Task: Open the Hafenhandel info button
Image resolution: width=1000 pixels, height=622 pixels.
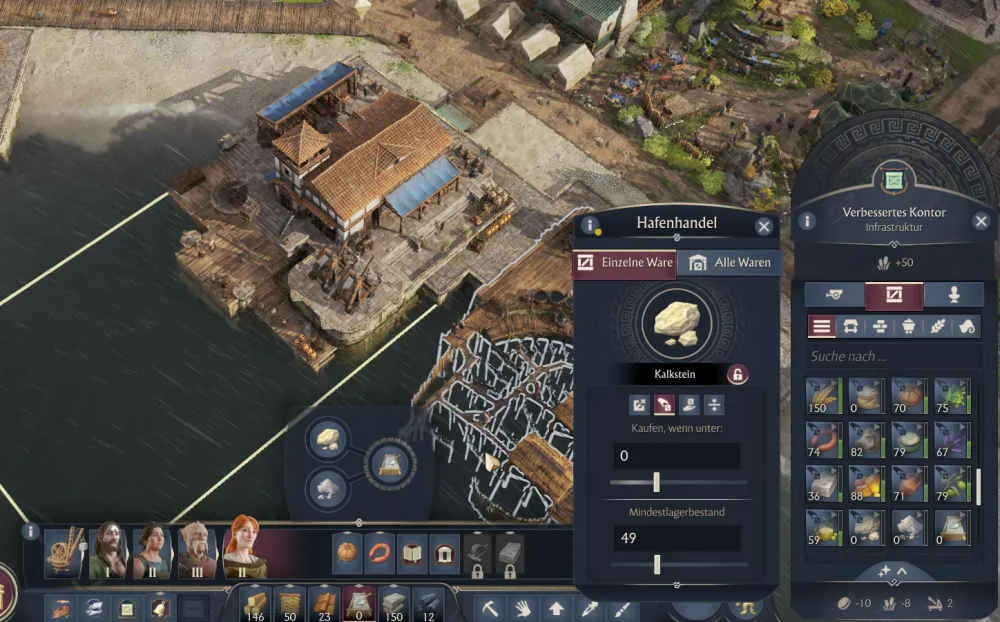Action: click(x=591, y=225)
